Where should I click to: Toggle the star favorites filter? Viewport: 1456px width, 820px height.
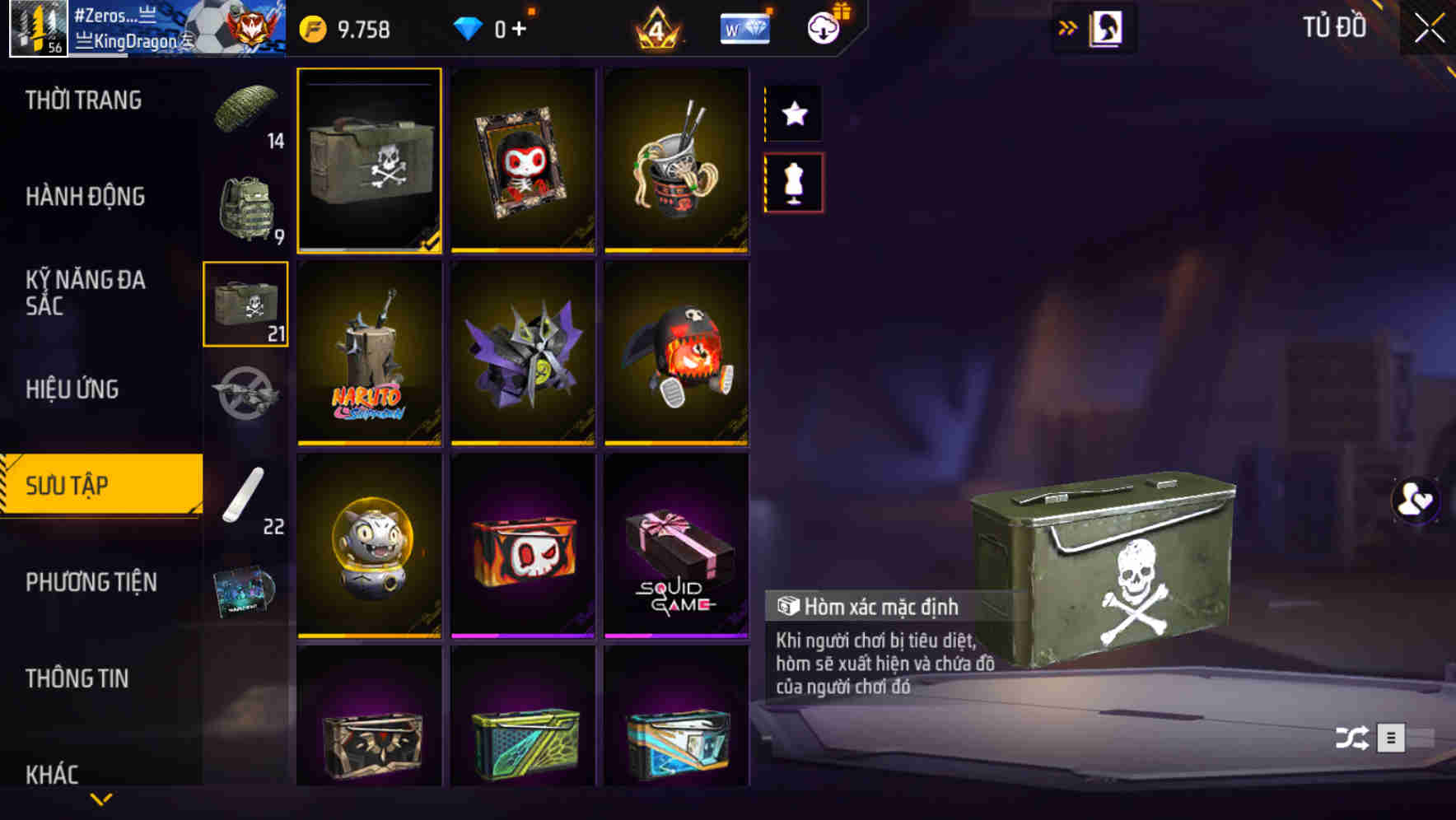793,114
